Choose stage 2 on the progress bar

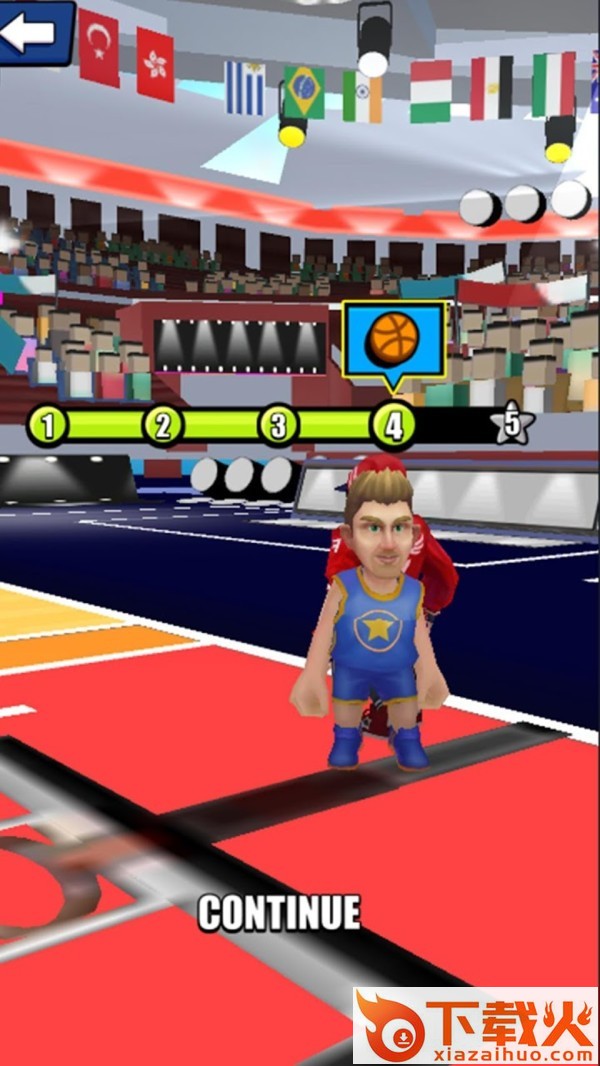pos(163,426)
